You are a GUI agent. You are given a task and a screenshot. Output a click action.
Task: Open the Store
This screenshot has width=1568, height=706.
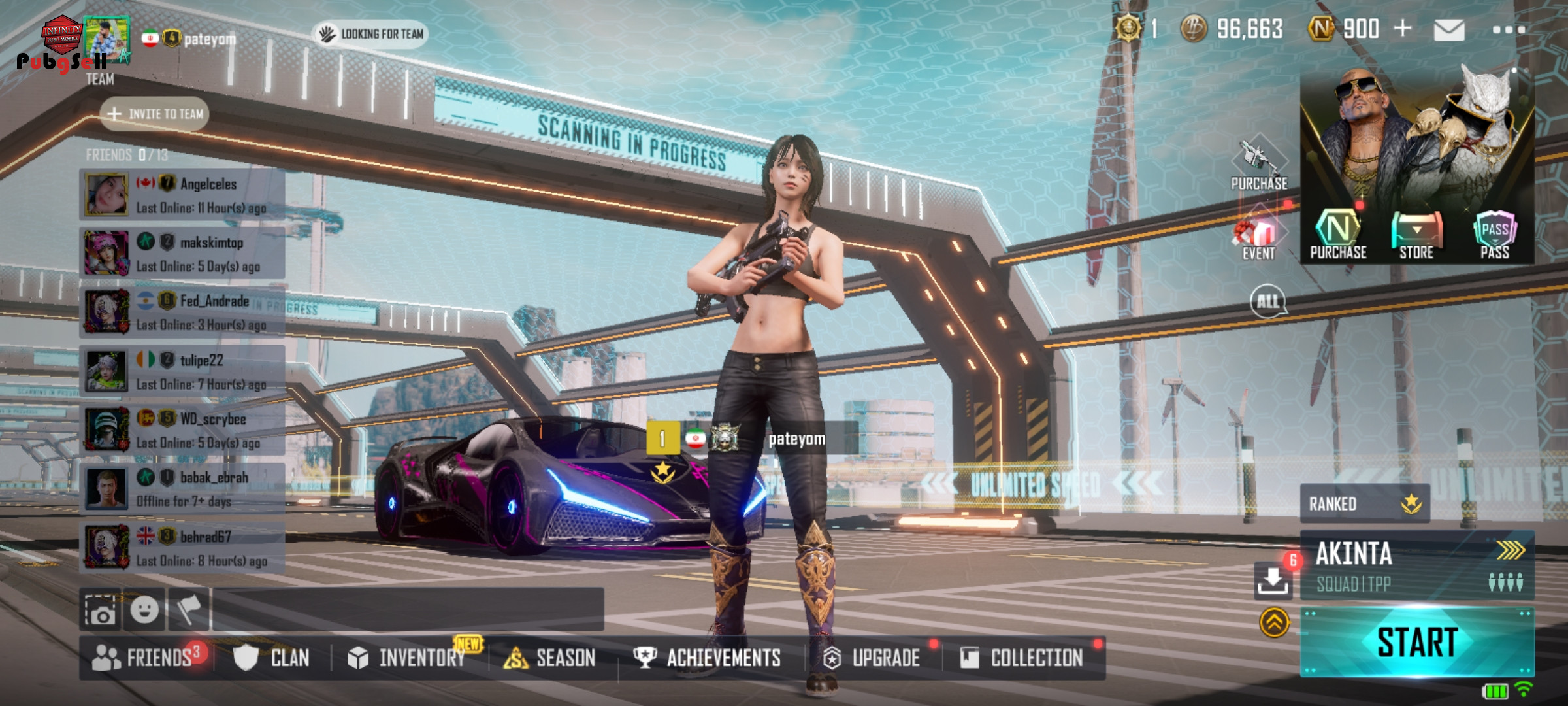pyautogui.click(x=1416, y=237)
